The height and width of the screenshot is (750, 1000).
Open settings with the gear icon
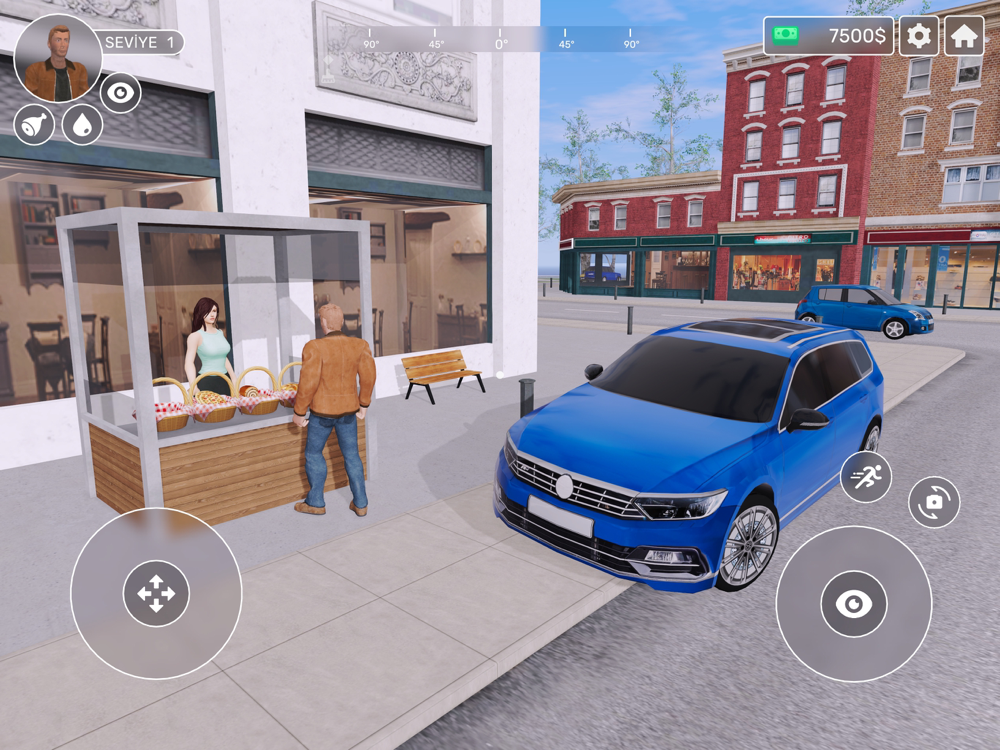(918, 36)
